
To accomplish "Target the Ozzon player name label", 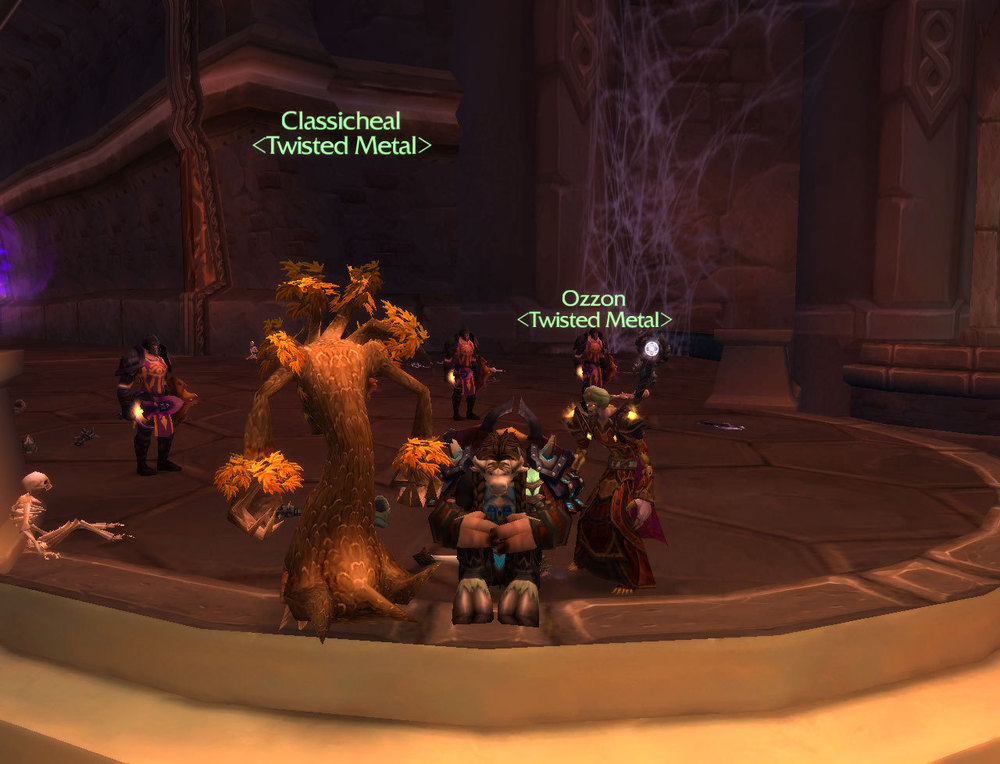I will pos(594,298).
